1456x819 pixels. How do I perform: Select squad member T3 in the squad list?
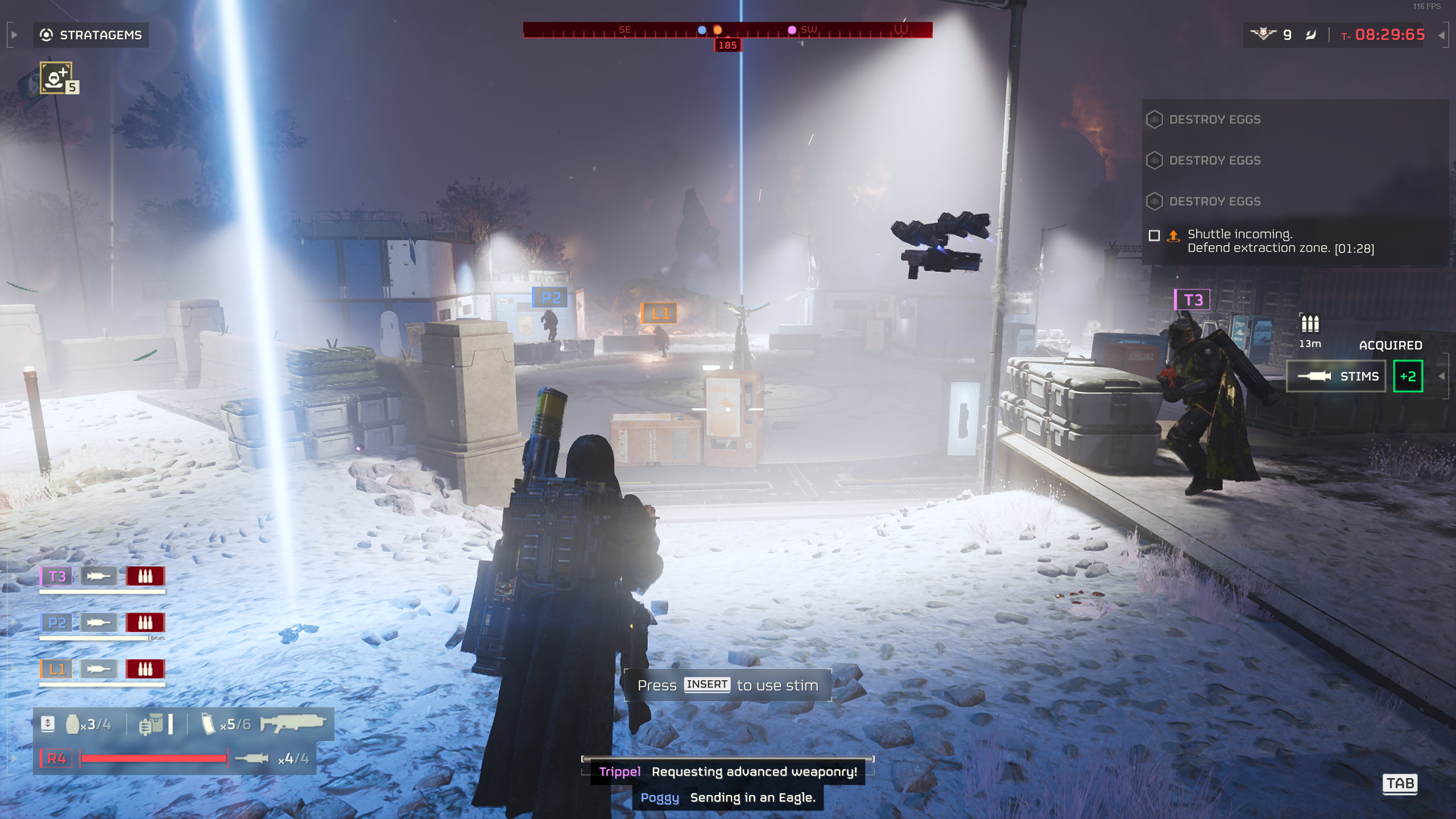56,576
